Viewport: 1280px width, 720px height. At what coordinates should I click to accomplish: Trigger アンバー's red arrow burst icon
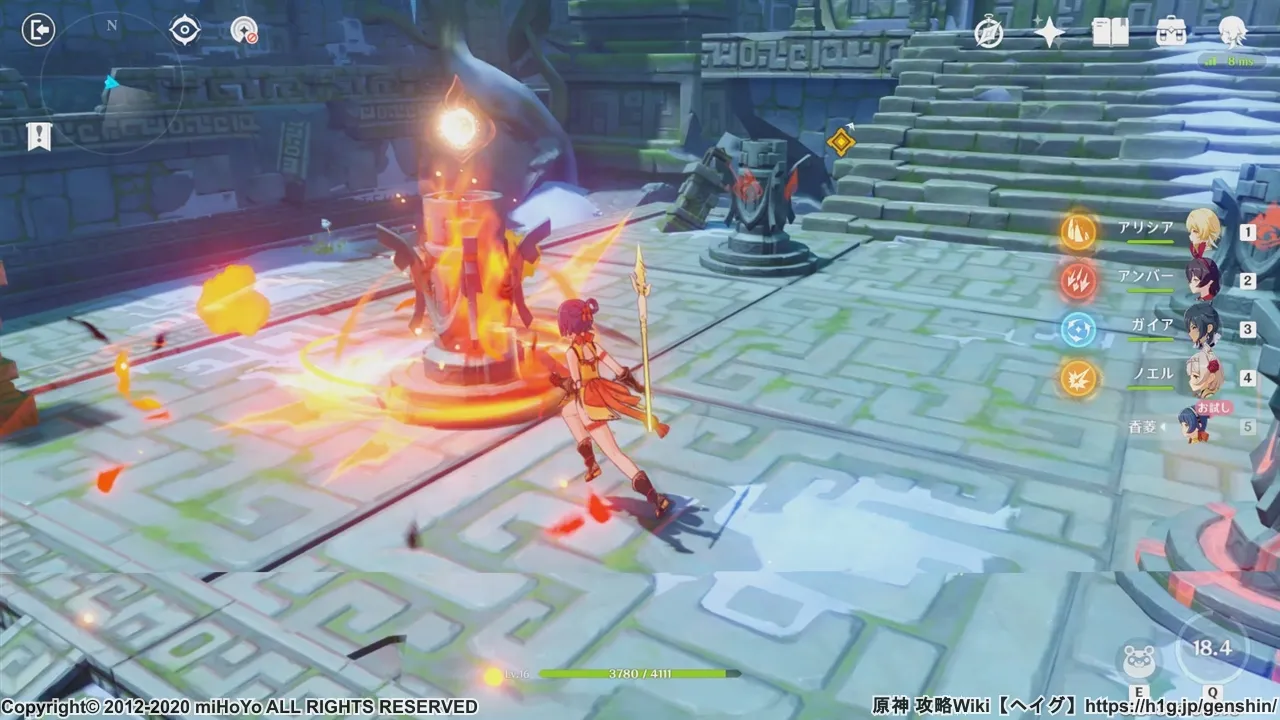1079,280
